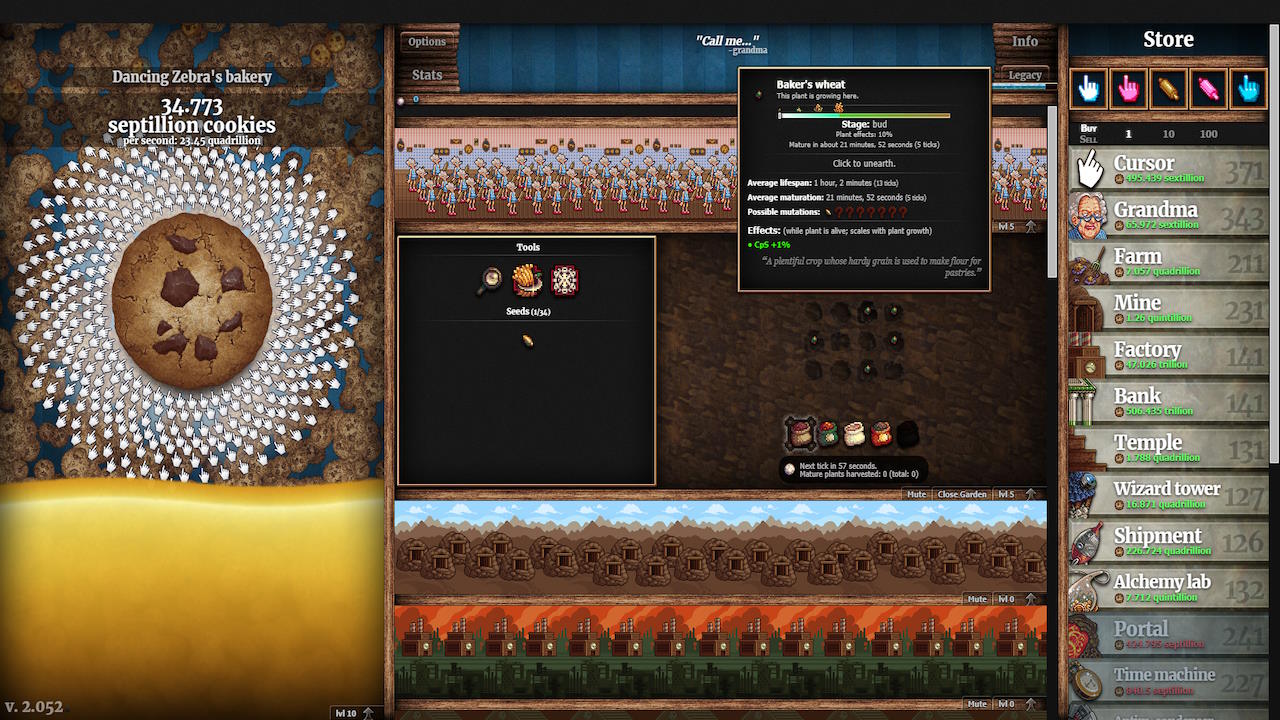Purchase the golden rolling pin upgrade

pos(1167,89)
